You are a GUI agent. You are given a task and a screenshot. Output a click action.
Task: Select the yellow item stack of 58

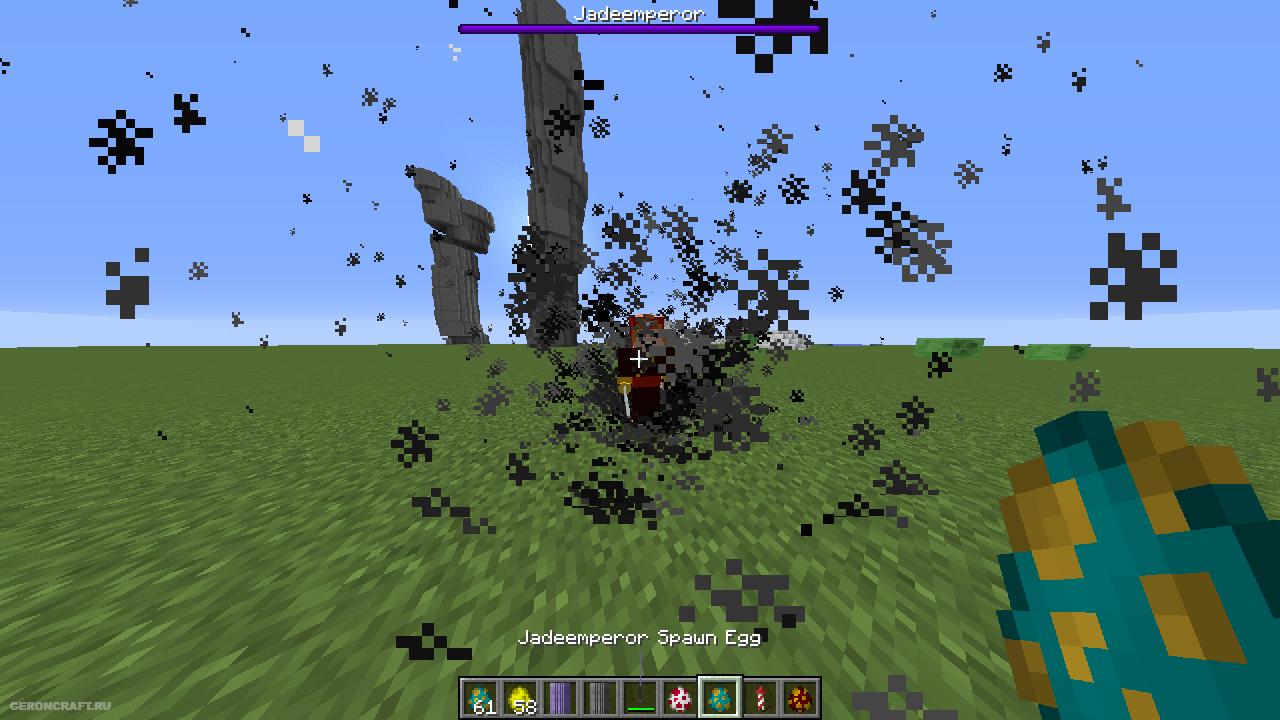[520, 697]
